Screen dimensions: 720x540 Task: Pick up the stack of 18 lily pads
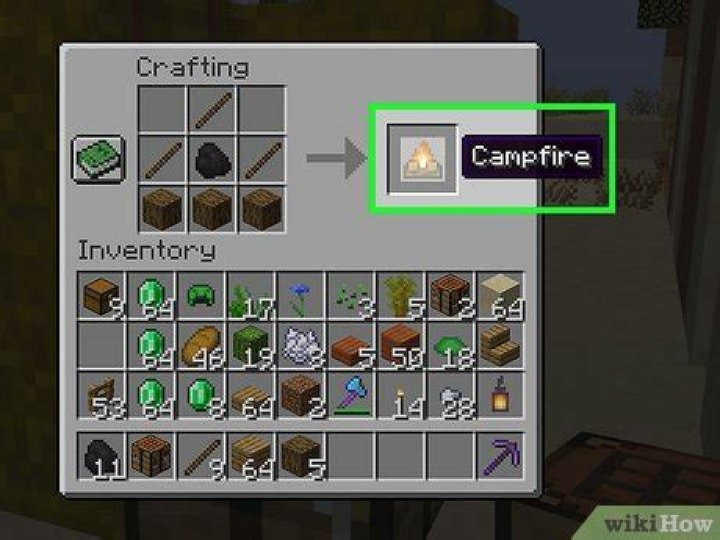[x=450, y=344]
